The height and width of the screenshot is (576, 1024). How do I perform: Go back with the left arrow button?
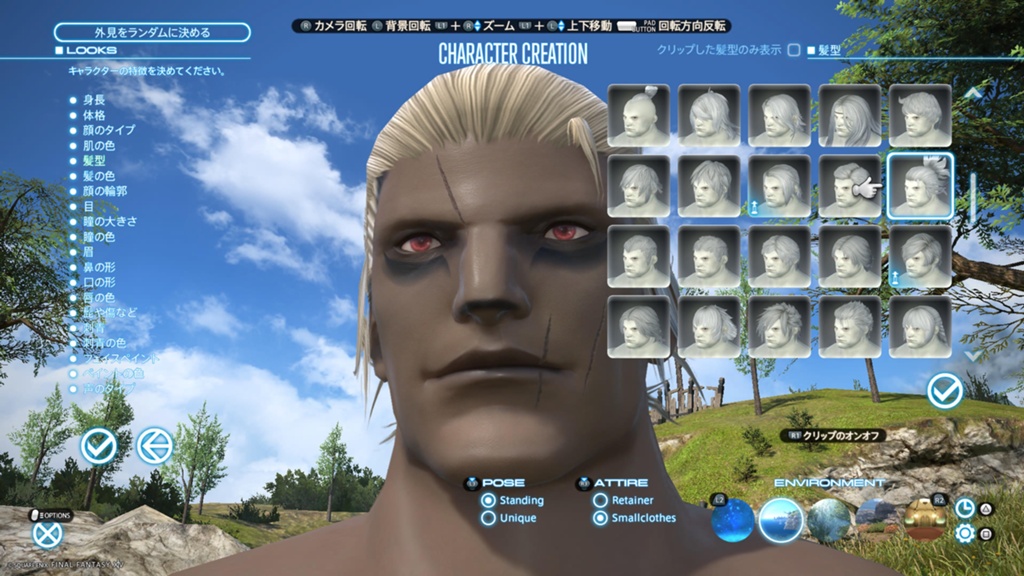(x=154, y=446)
